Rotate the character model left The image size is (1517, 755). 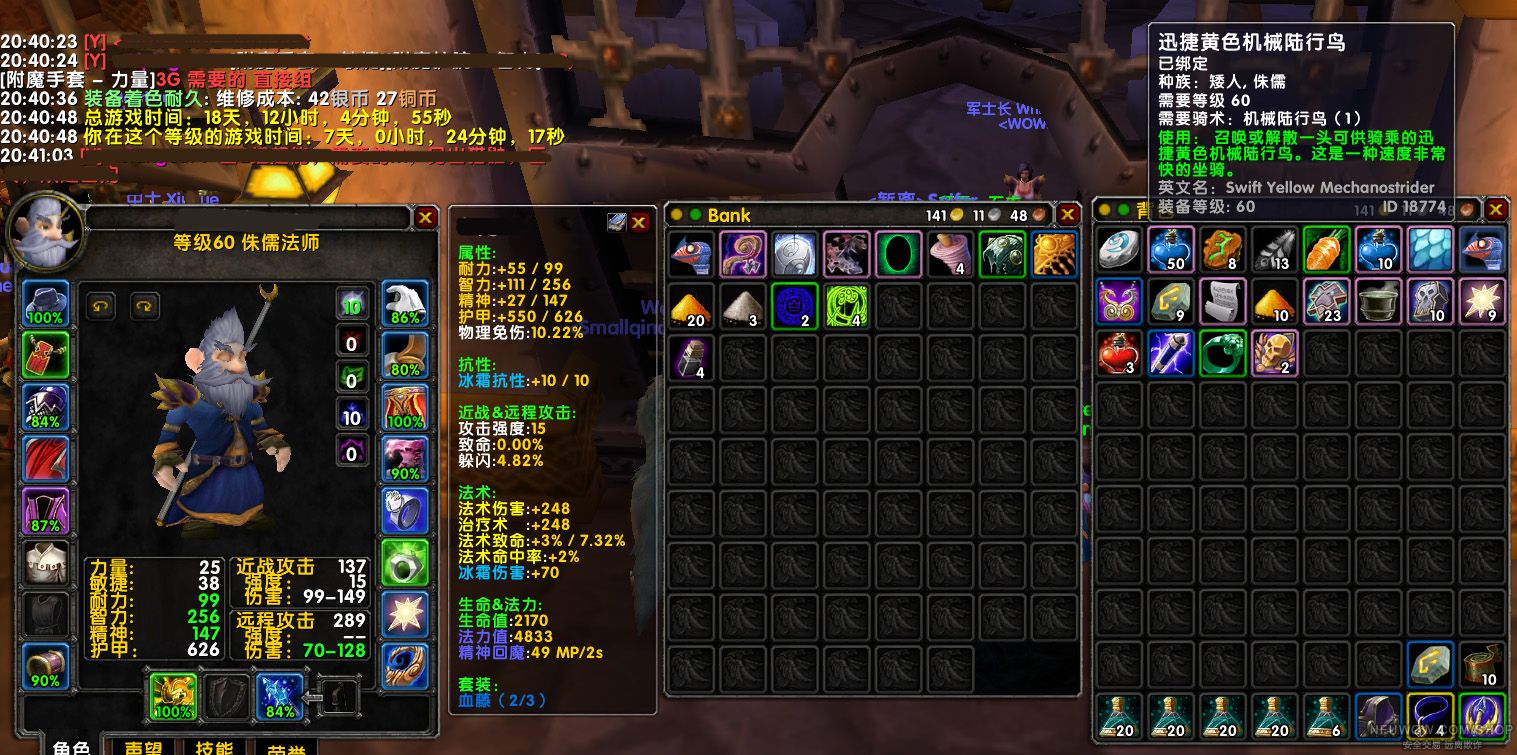click(x=98, y=304)
